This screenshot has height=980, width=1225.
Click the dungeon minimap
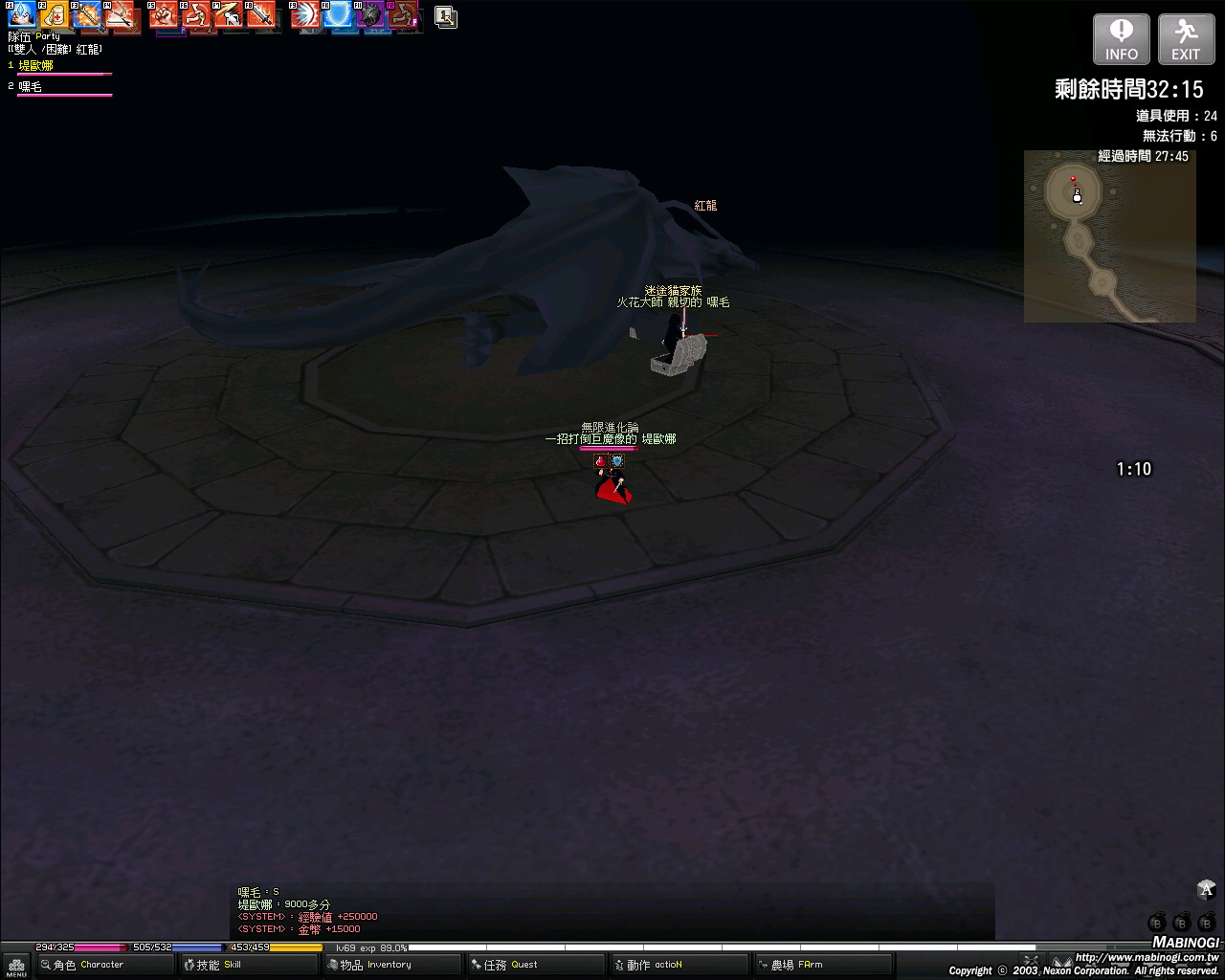[x=1109, y=236]
